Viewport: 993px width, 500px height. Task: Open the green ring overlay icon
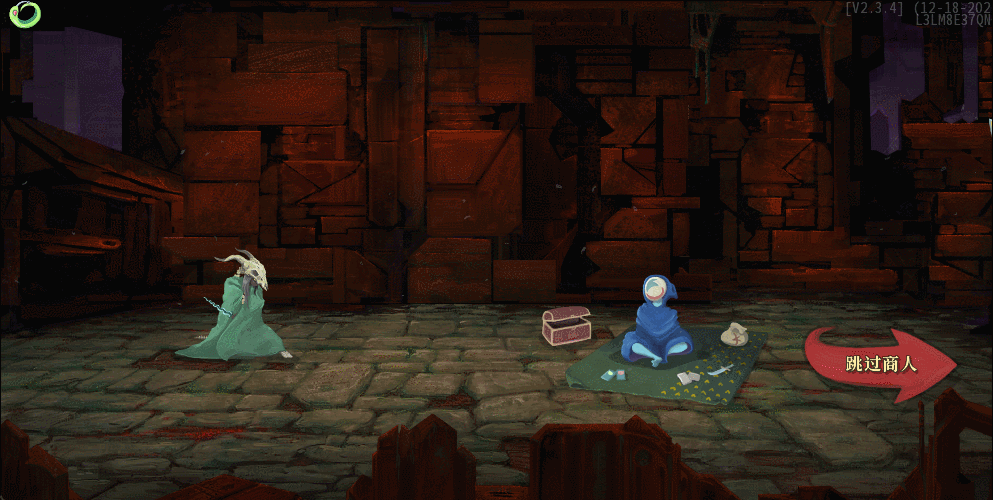point(24,14)
